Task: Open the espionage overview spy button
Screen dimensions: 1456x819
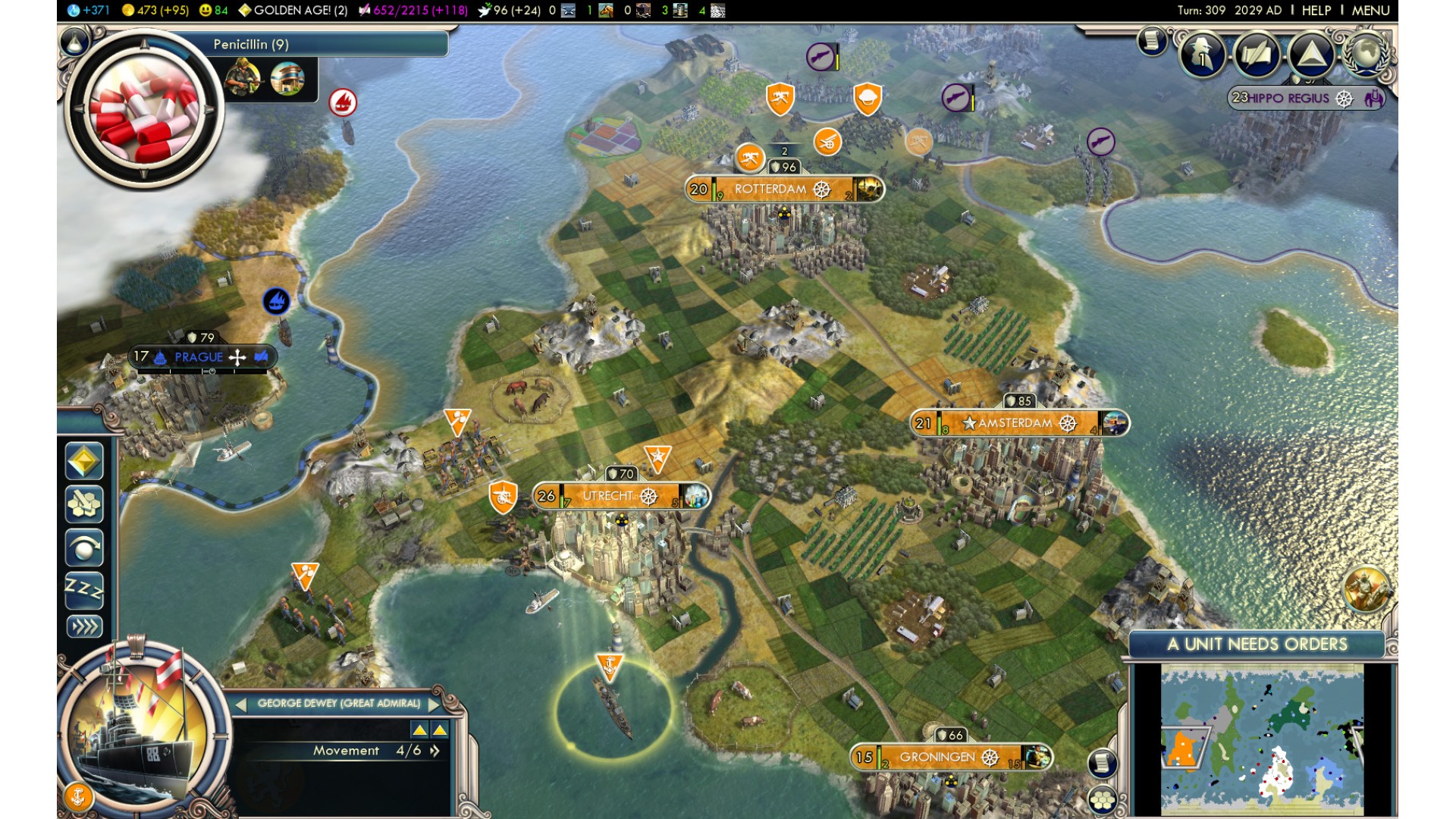Action: pos(1203,55)
